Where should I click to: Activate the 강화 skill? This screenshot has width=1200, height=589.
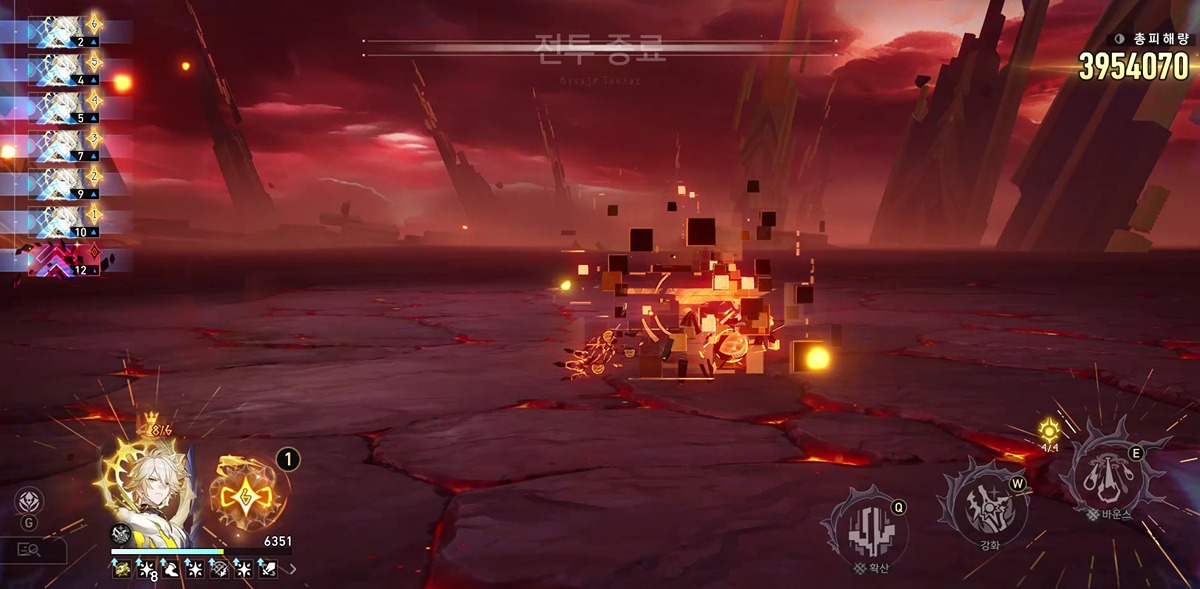(x=983, y=507)
